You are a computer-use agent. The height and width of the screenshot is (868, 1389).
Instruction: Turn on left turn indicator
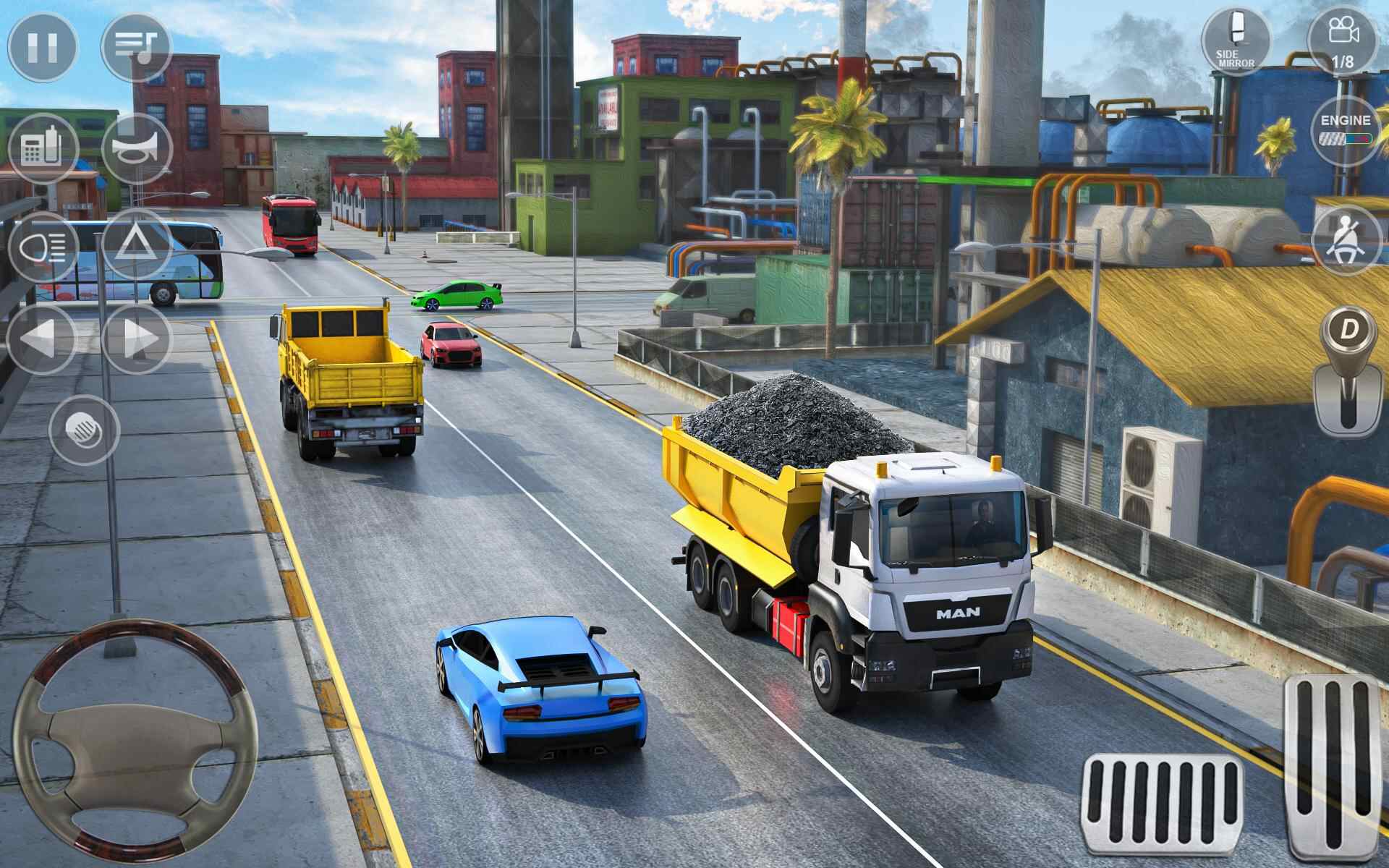41,339
